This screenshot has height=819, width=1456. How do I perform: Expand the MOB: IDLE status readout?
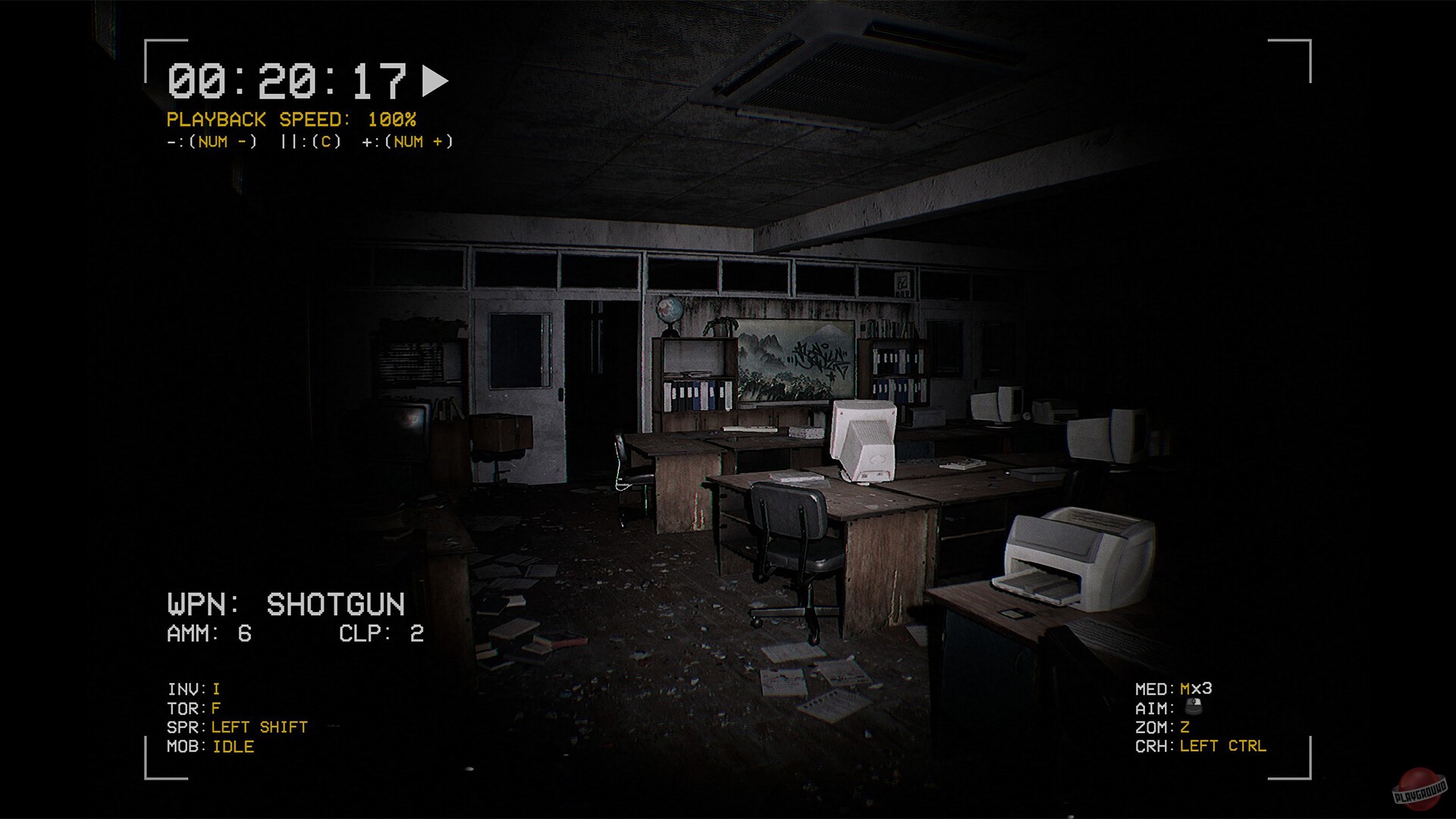point(211,746)
